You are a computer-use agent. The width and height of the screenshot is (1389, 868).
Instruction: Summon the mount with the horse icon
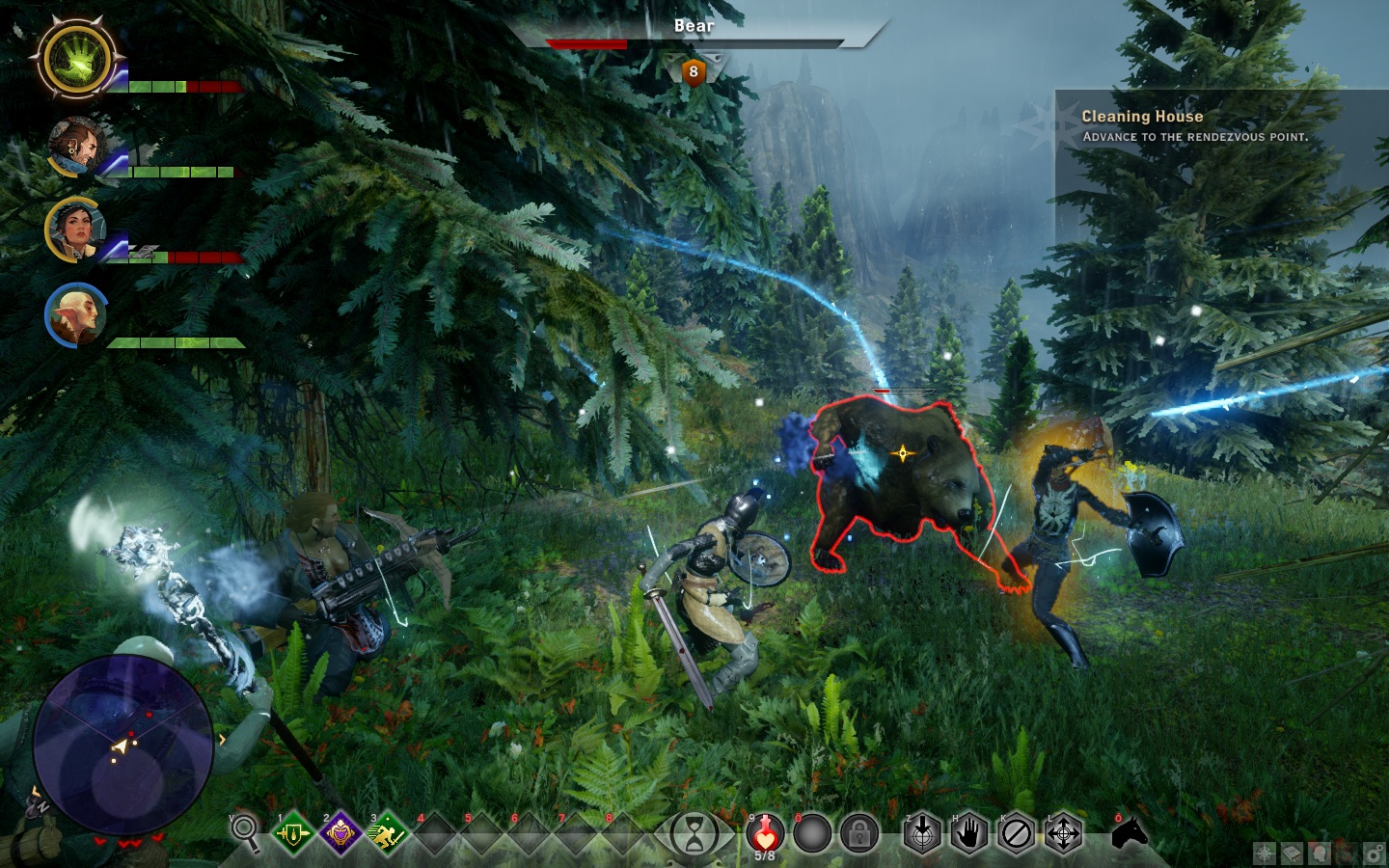tap(1130, 832)
